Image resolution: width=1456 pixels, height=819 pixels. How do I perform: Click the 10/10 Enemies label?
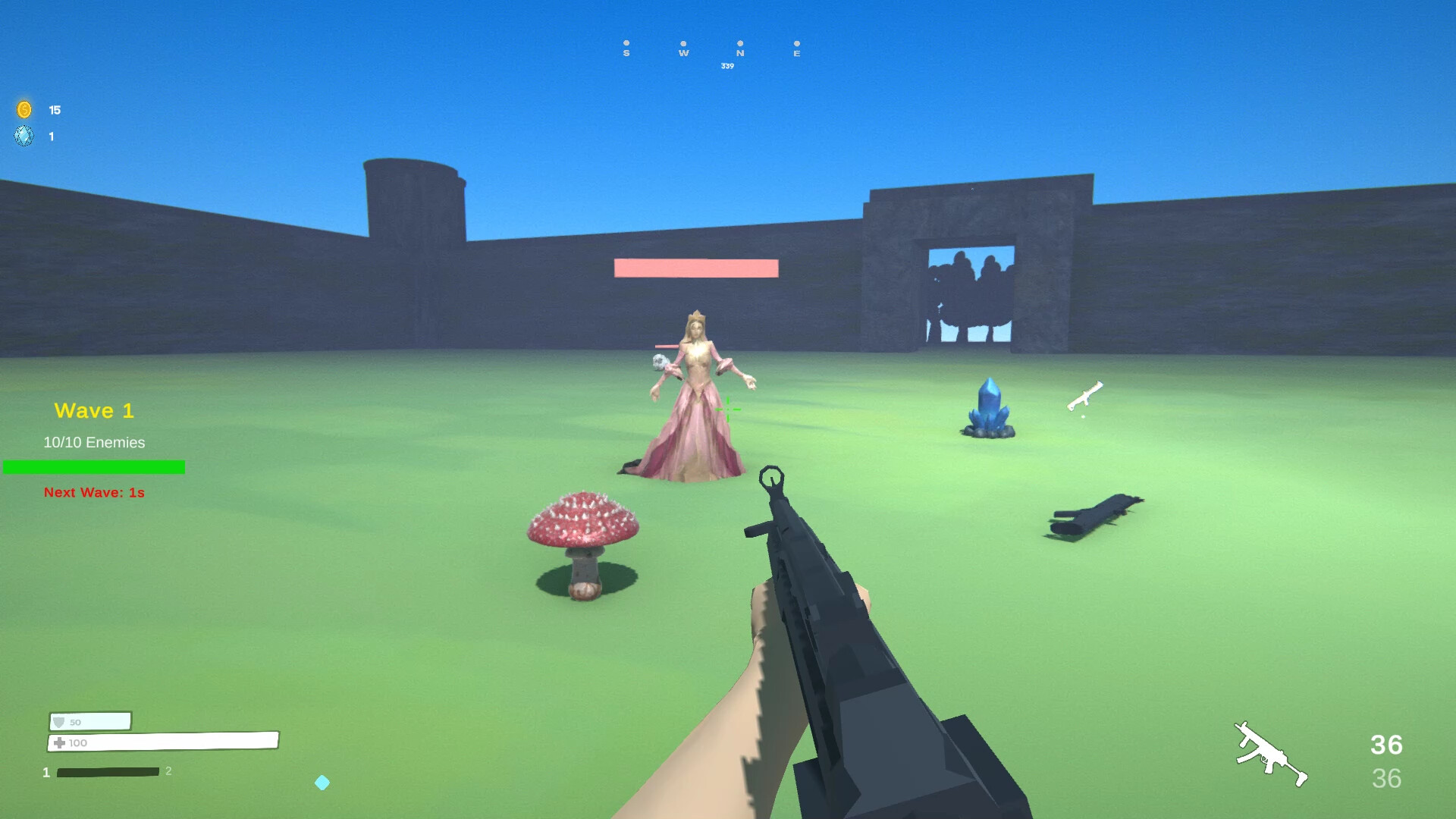point(93,442)
